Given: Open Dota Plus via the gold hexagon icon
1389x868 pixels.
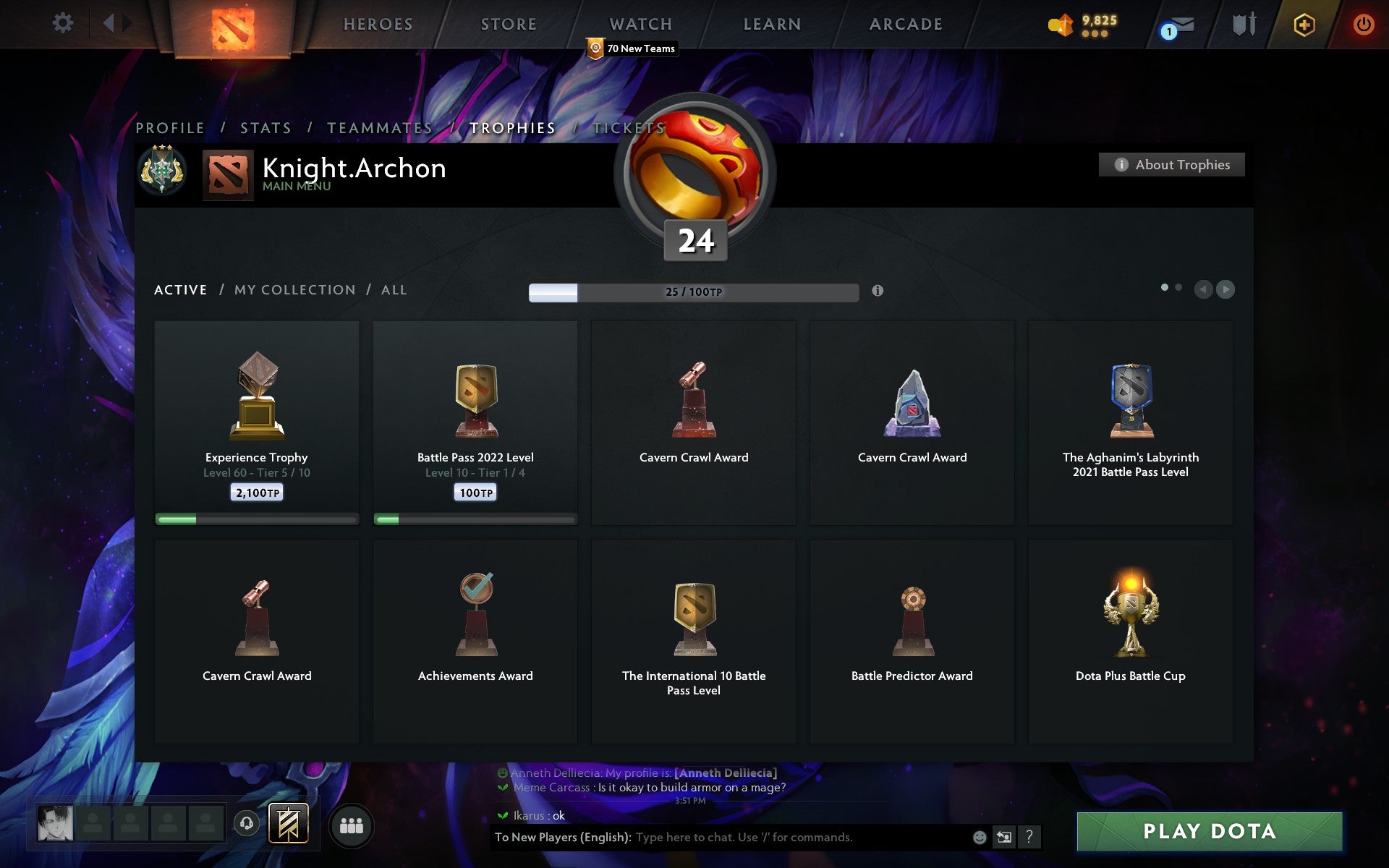Looking at the screenshot, I should point(1302,24).
